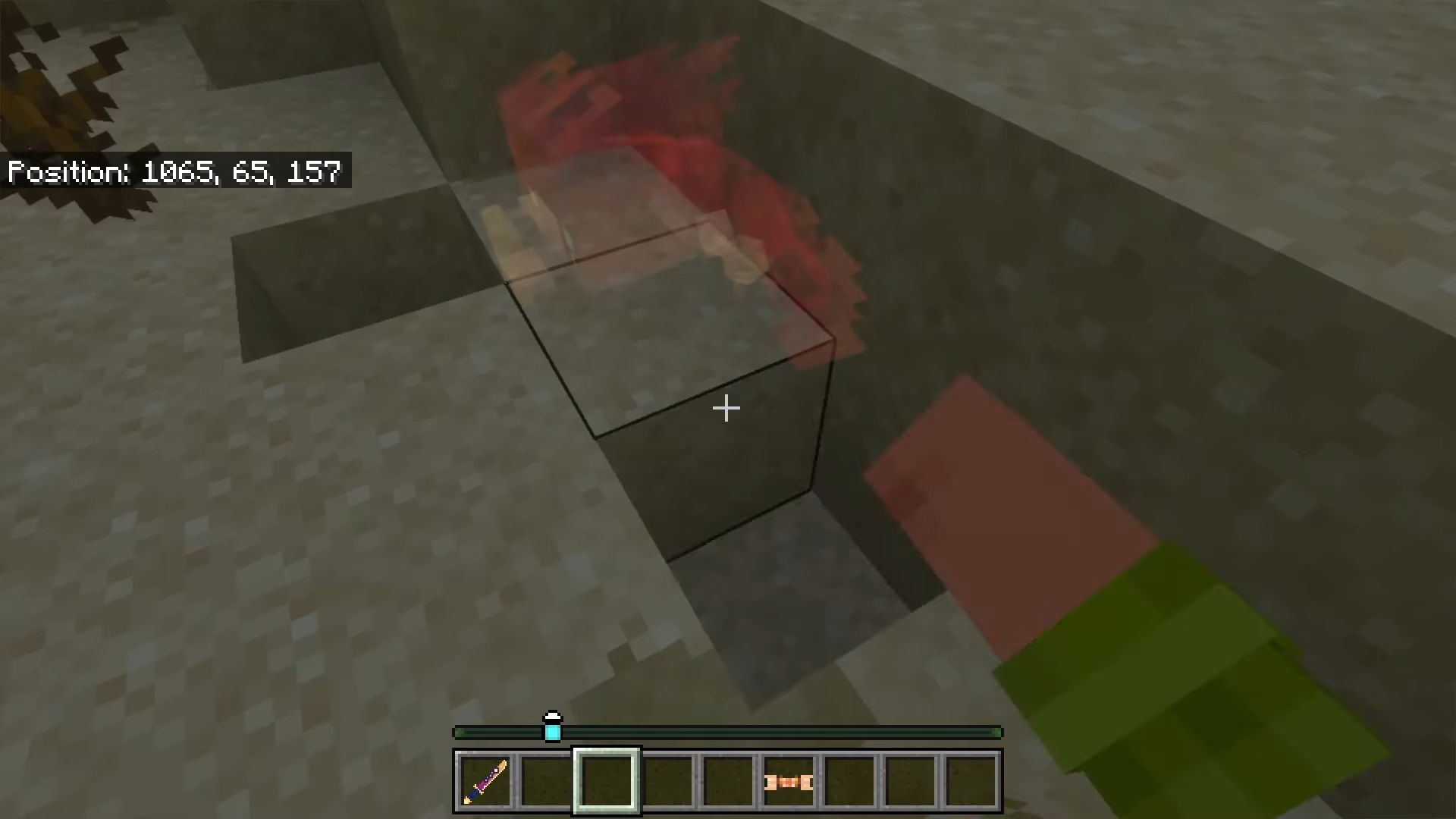Image resolution: width=1456 pixels, height=819 pixels.
Task: Click the fifth hotbar slot
Action: coord(727,780)
